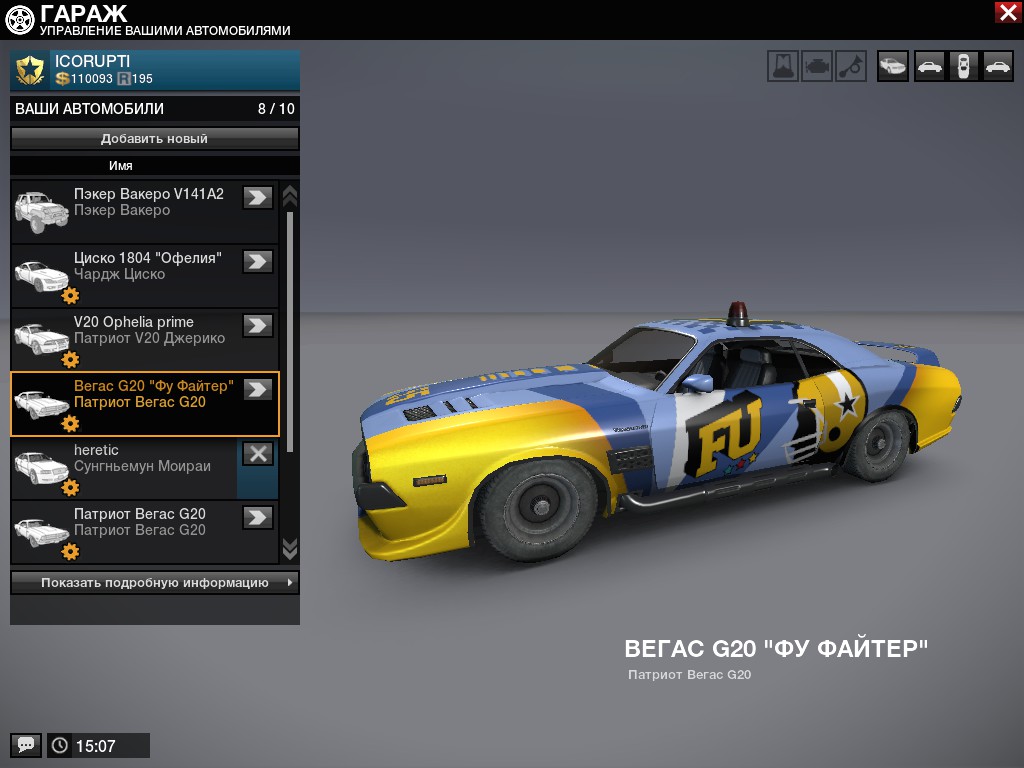
Task: Open the chat speech bubble icon
Action: (x=26, y=745)
